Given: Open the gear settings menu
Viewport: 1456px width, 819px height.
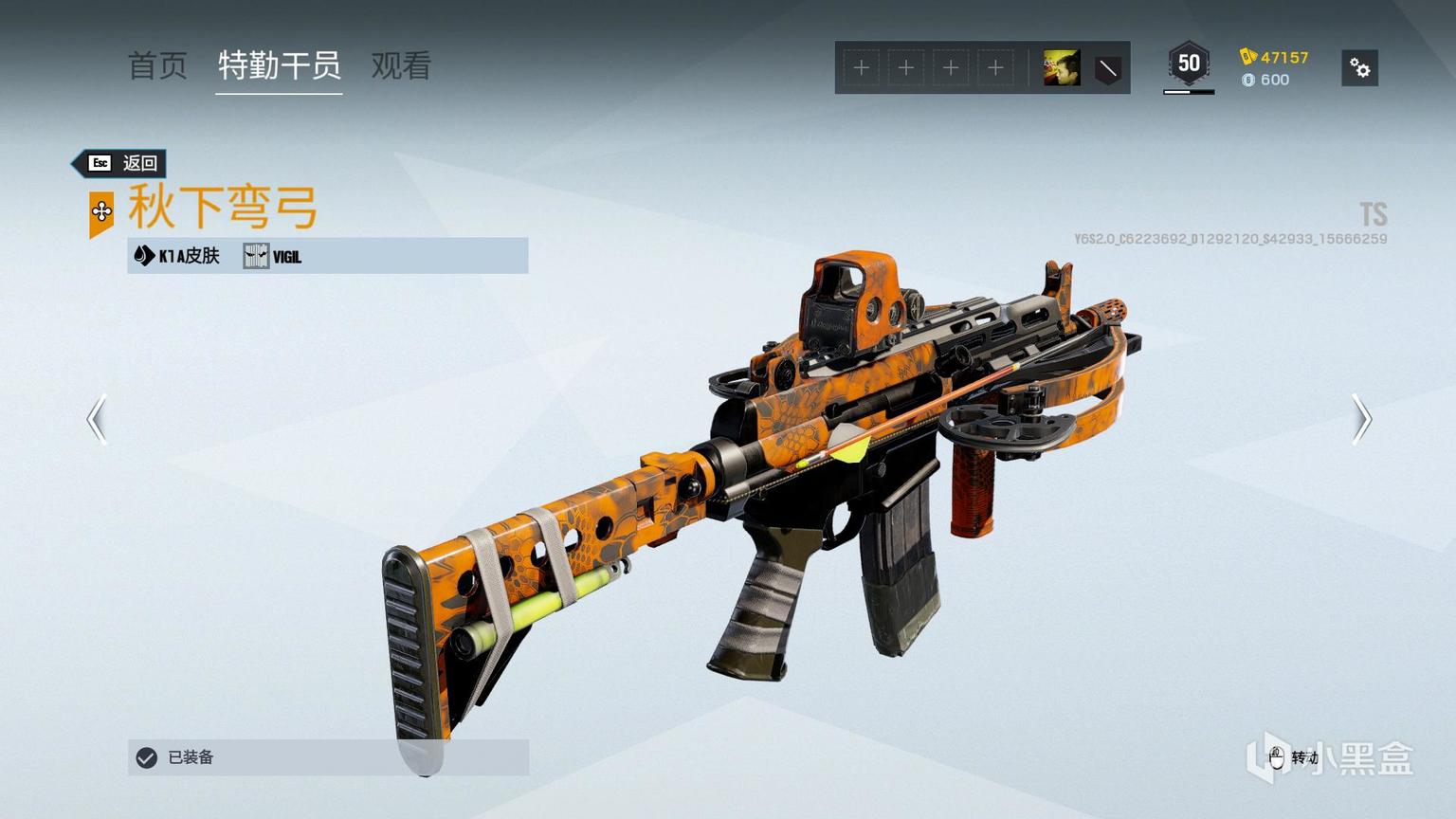Looking at the screenshot, I should tap(1359, 68).
